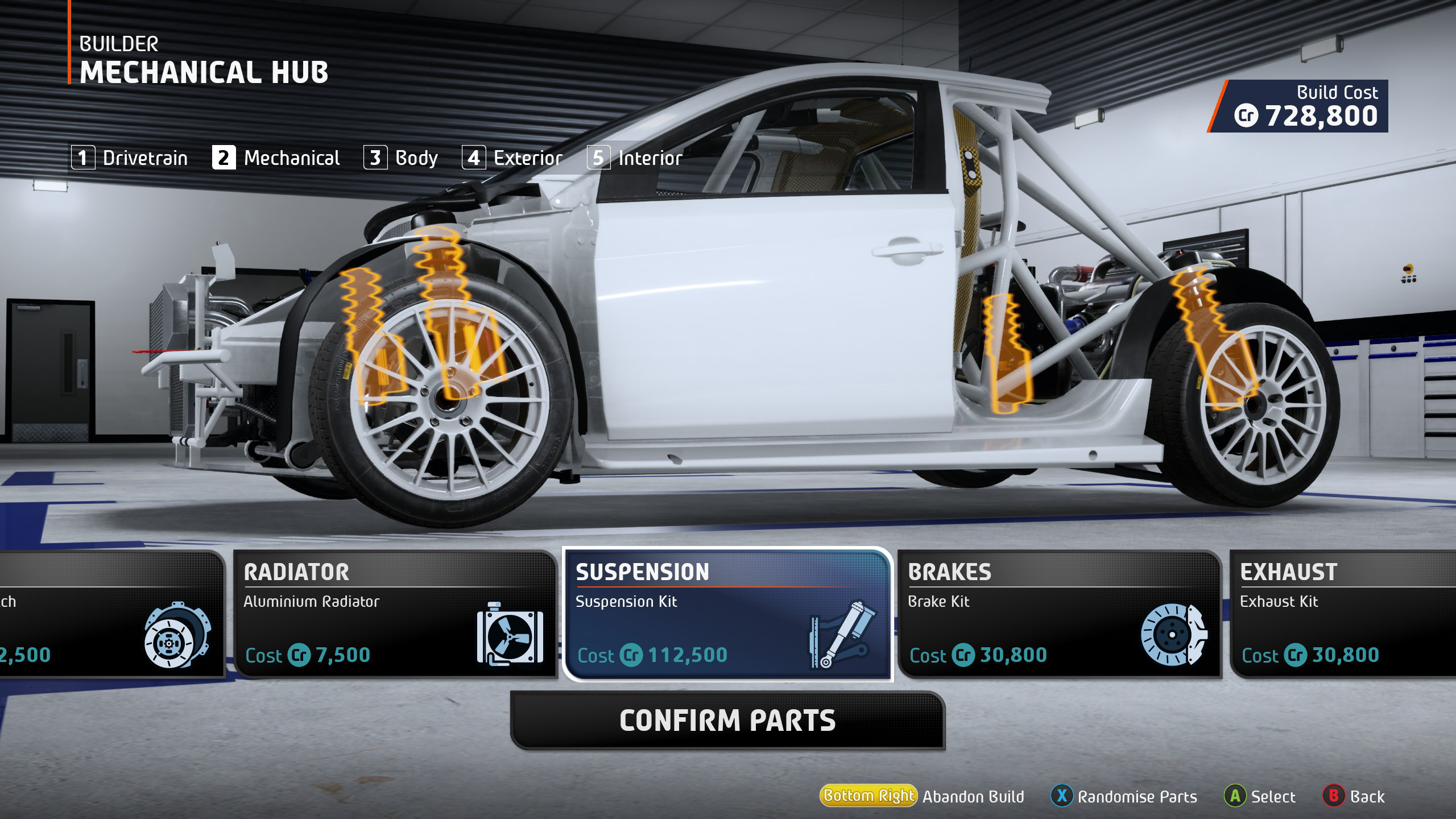Image resolution: width=1456 pixels, height=819 pixels.
Task: Abandon the current build
Action: point(922,796)
